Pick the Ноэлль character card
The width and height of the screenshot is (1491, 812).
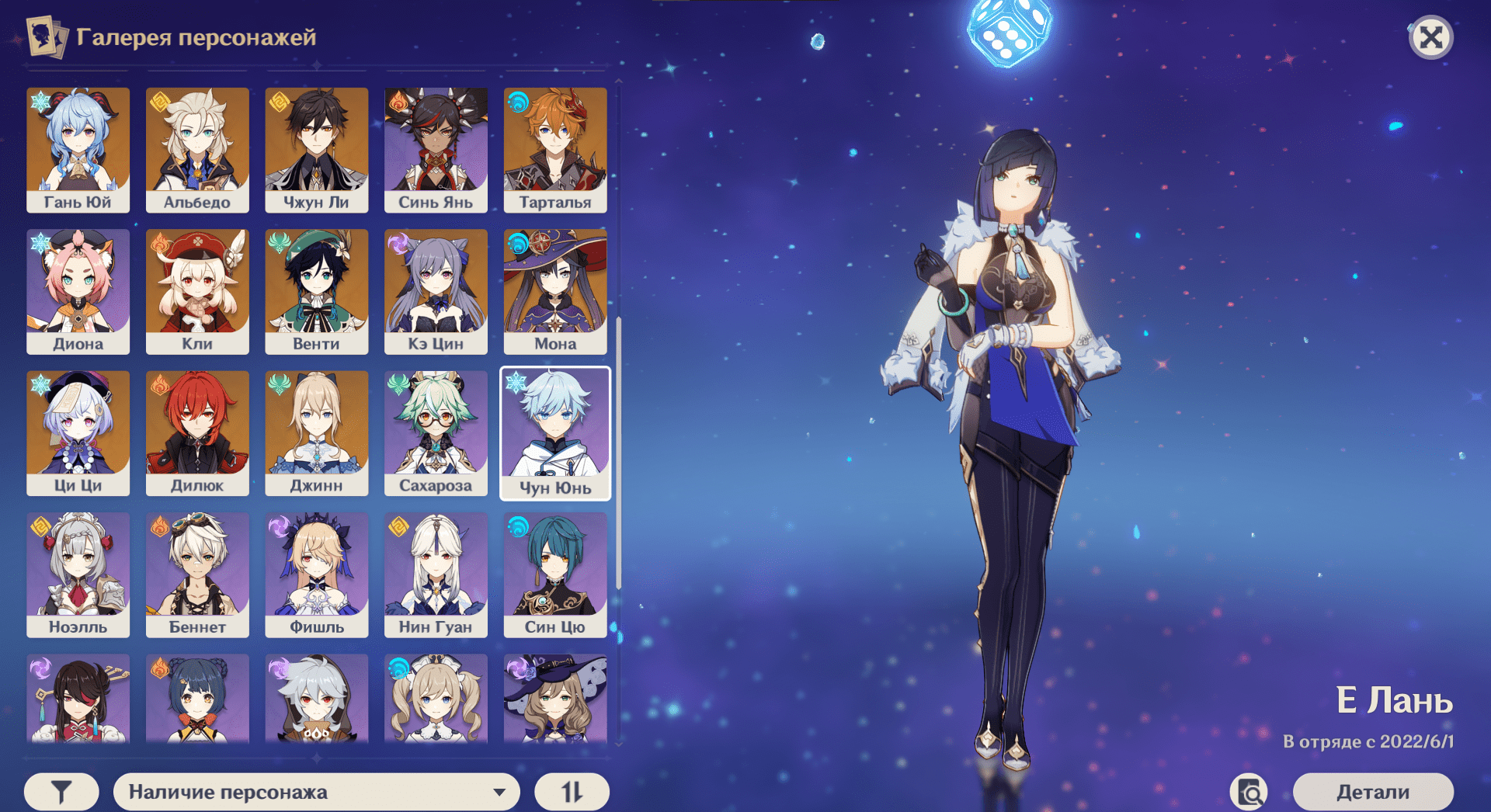[x=78, y=574]
